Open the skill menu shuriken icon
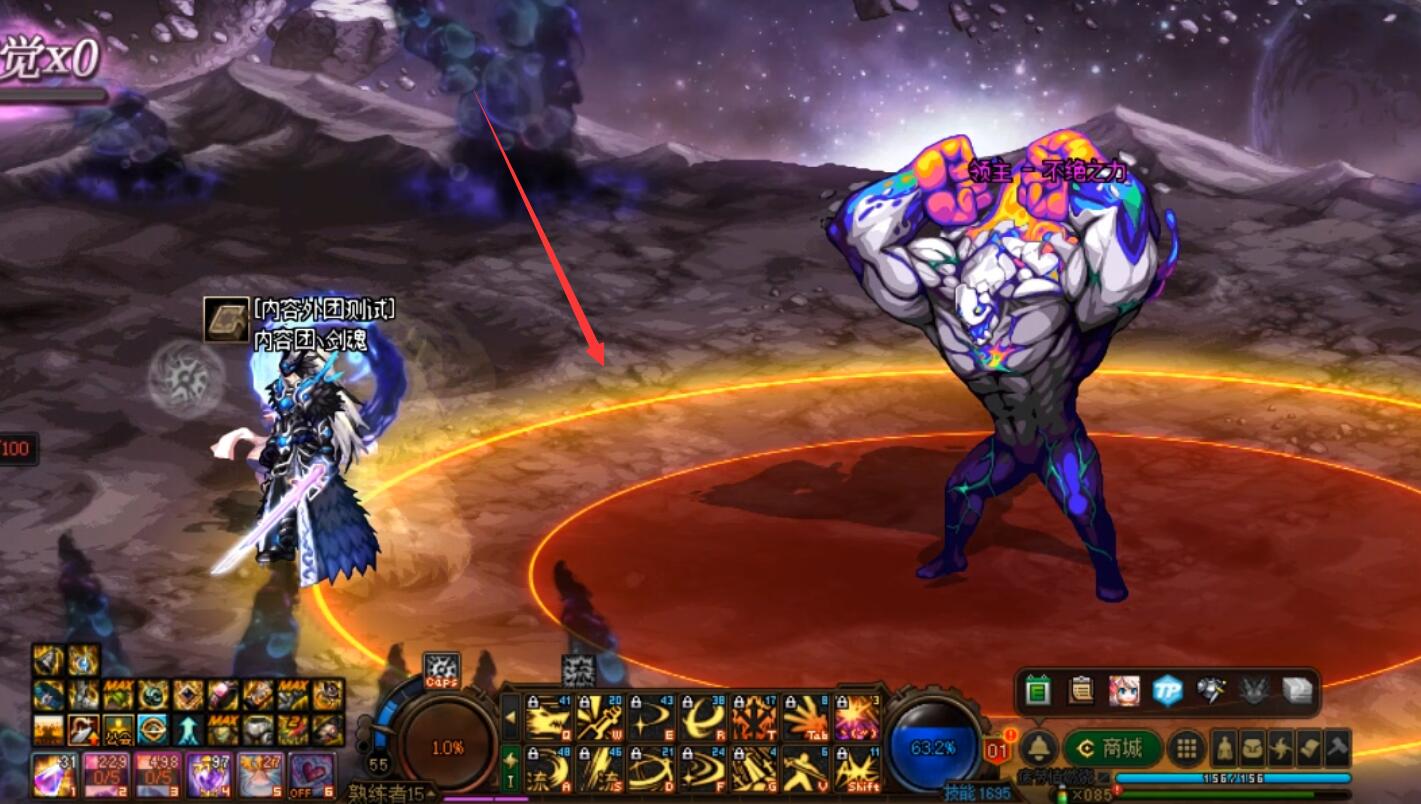This screenshot has width=1421, height=804. pos(1282,748)
